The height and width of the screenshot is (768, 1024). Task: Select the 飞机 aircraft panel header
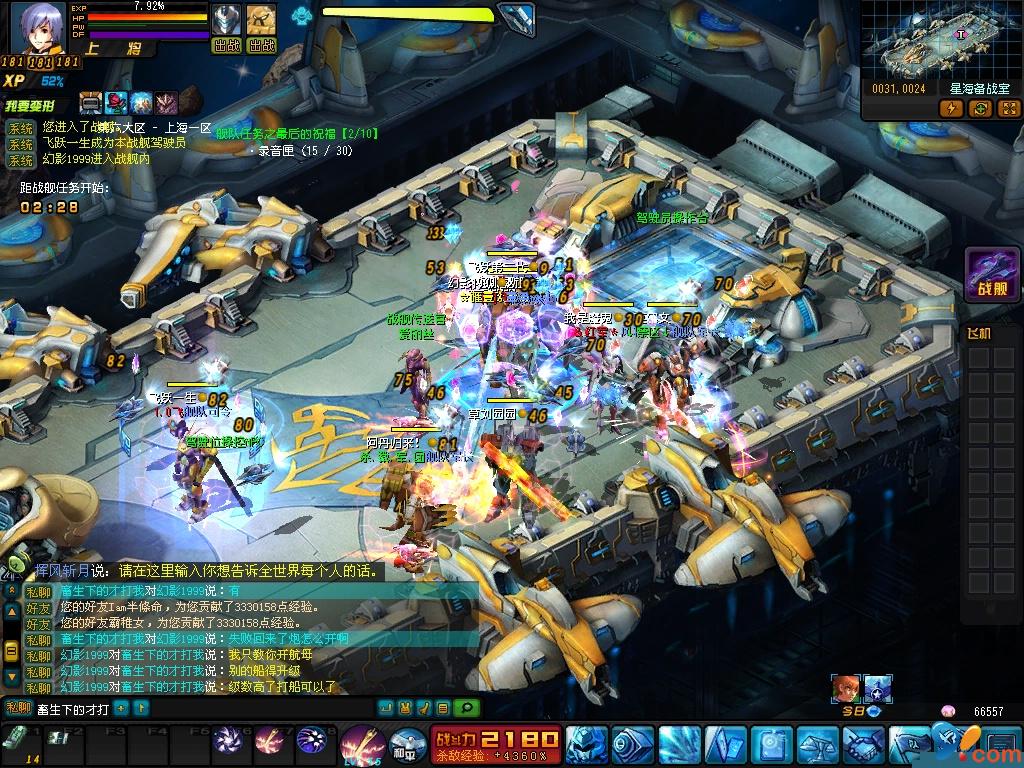tap(980, 334)
